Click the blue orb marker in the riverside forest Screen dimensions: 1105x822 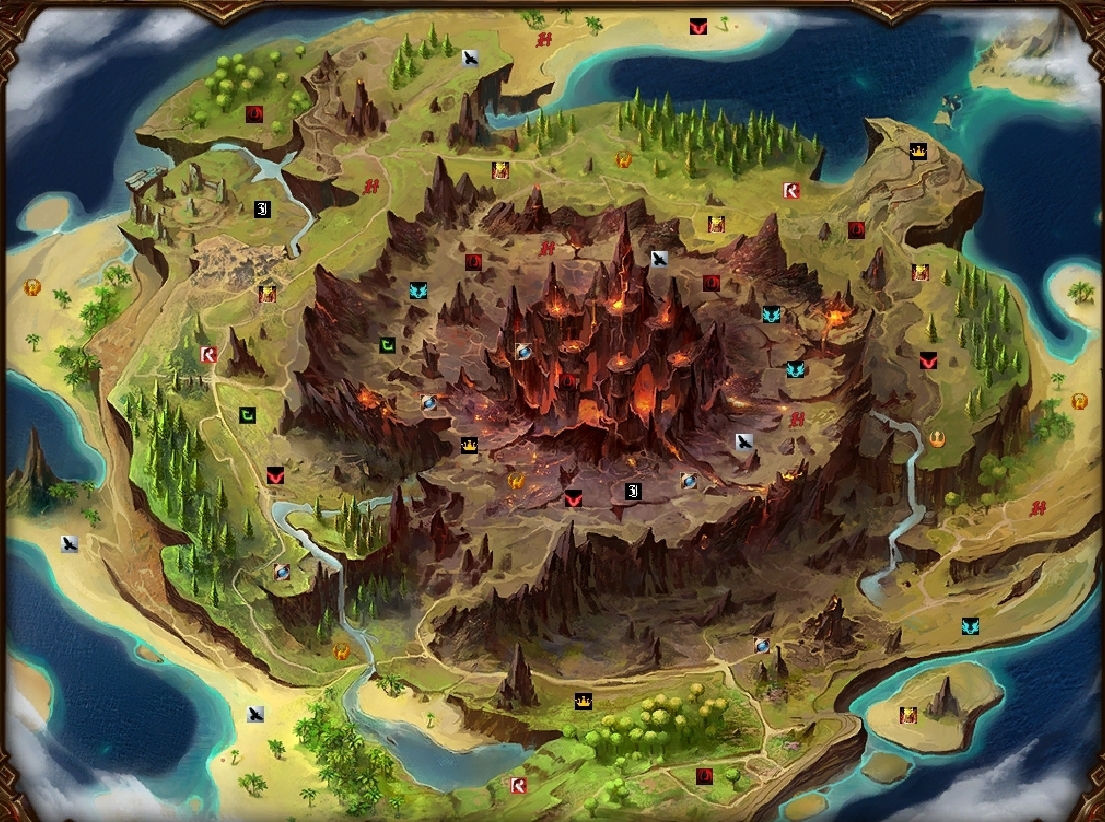click(x=282, y=571)
